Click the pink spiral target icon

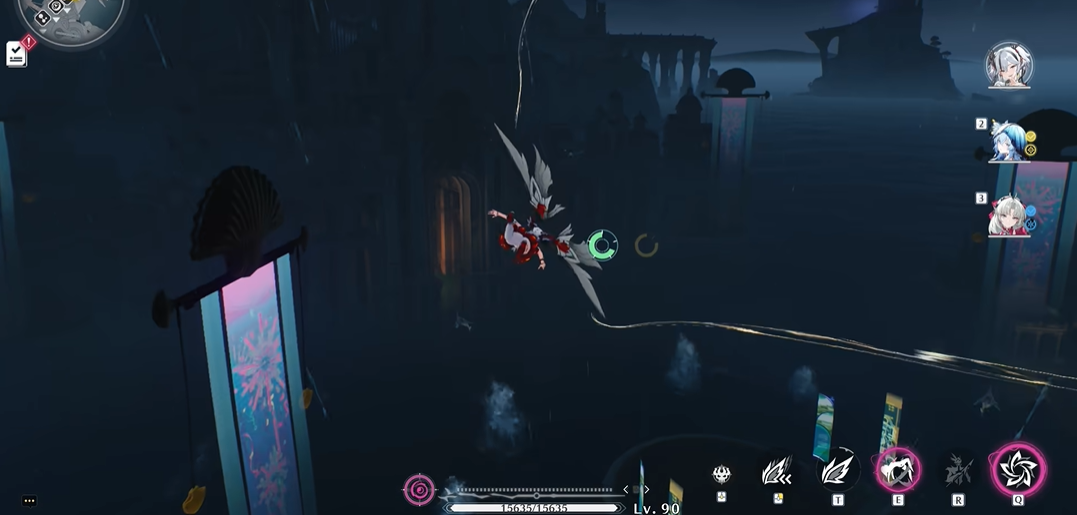click(x=419, y=490)
